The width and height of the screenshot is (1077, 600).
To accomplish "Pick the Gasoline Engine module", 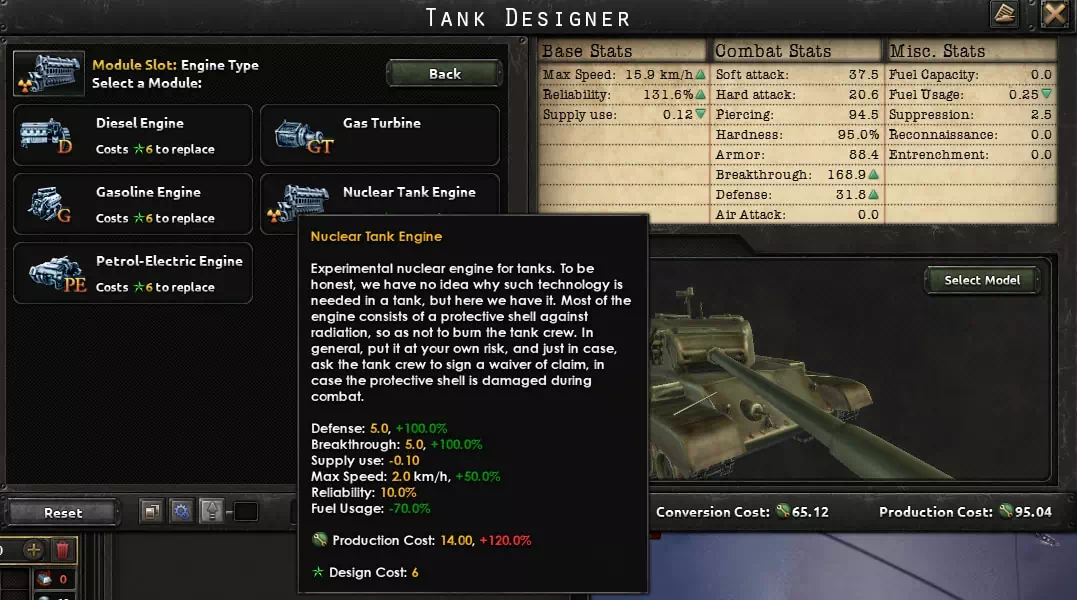I will (132, 204).
